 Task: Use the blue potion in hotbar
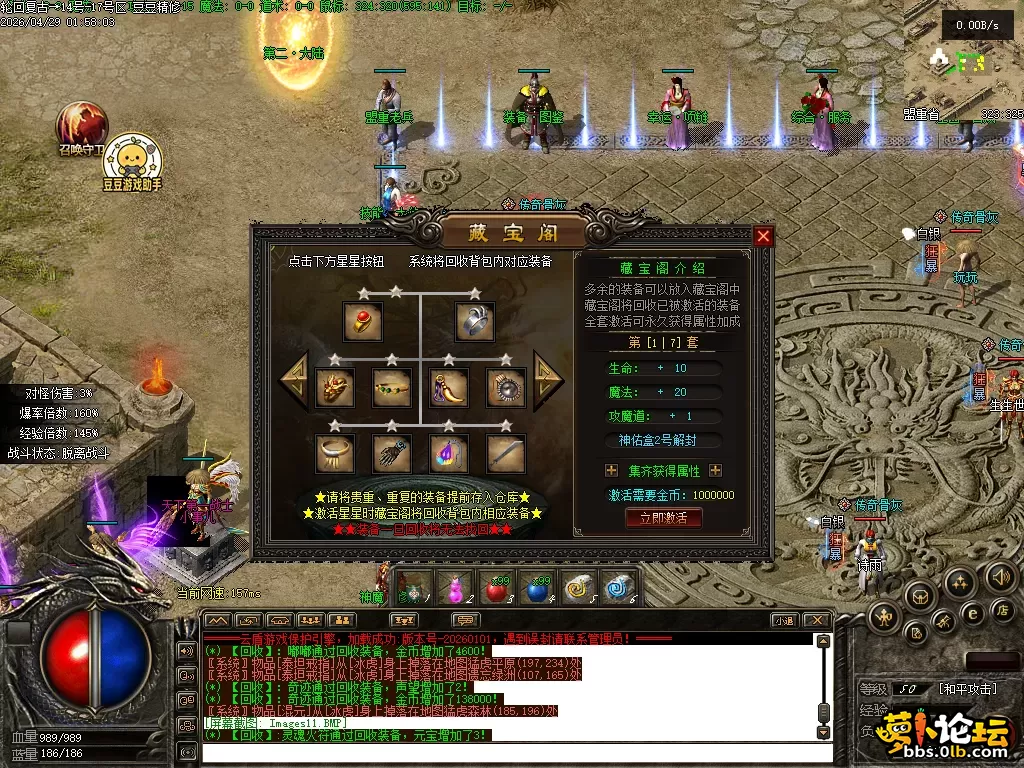pyautogui.click(x=538, y=590)
